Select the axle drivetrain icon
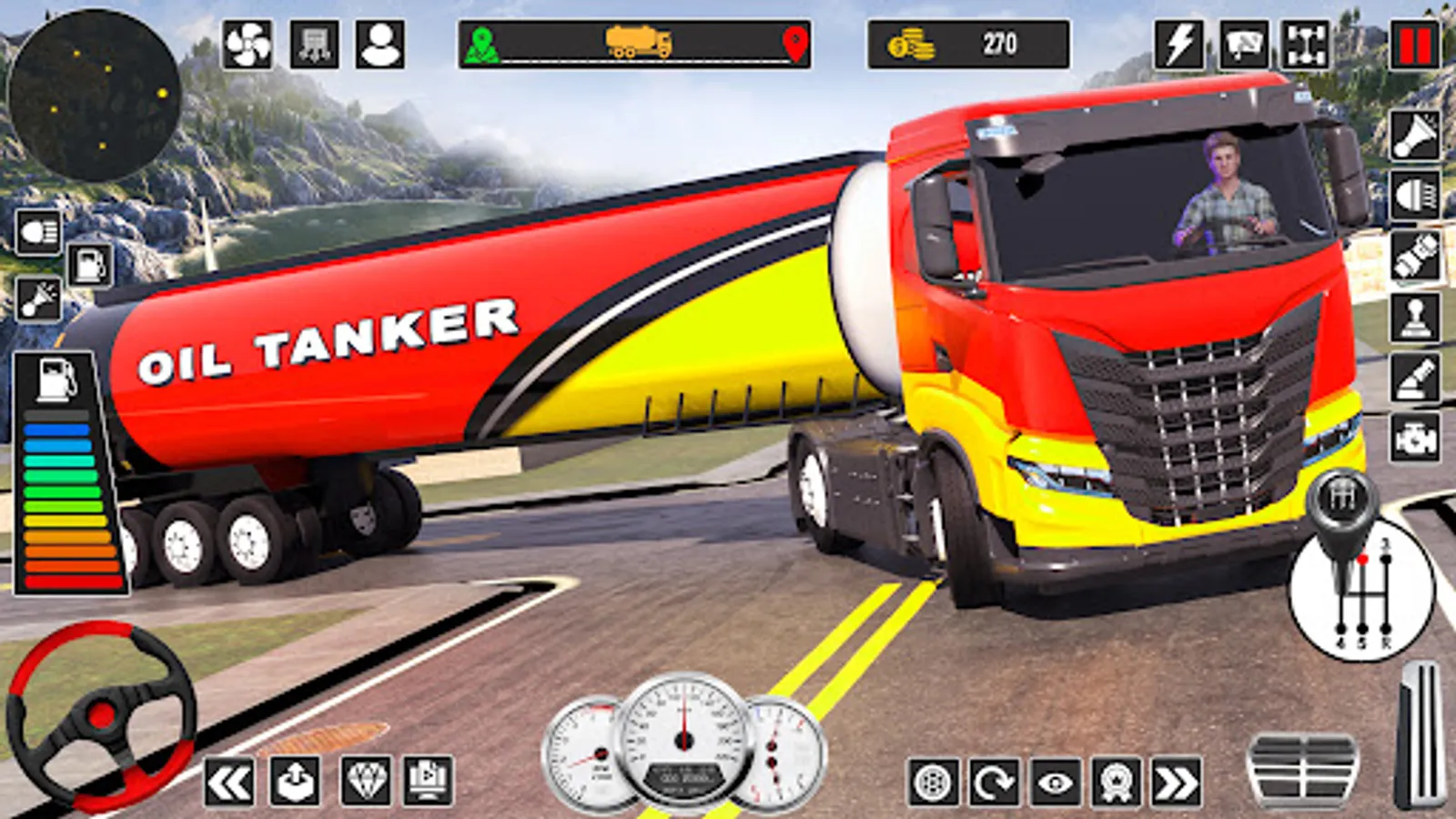Image resolution: width=1456 pixels, height=819 pixels. pyautogui.click(x=1305, y=45)
